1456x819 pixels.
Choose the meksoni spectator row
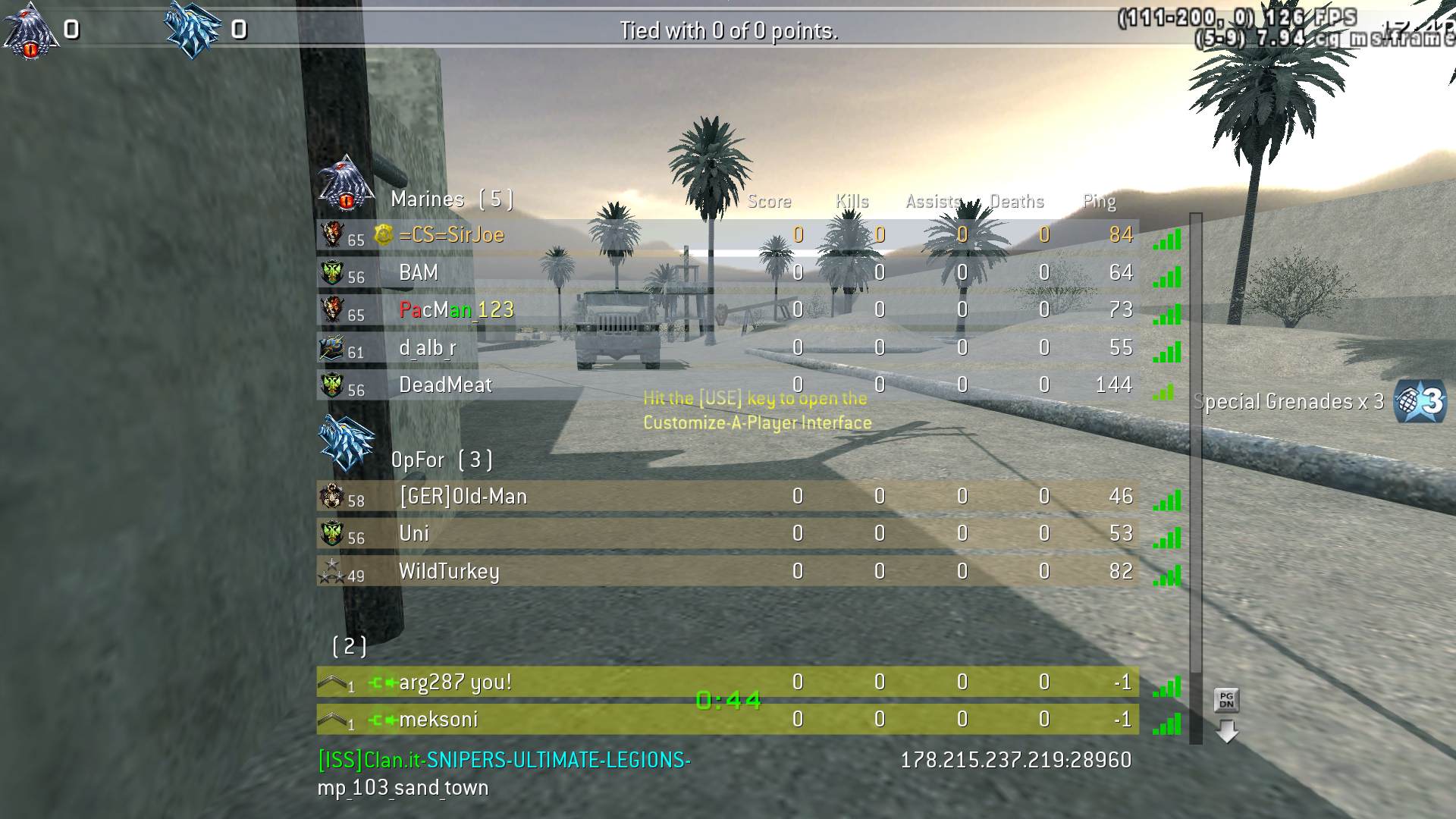point(726,720)
